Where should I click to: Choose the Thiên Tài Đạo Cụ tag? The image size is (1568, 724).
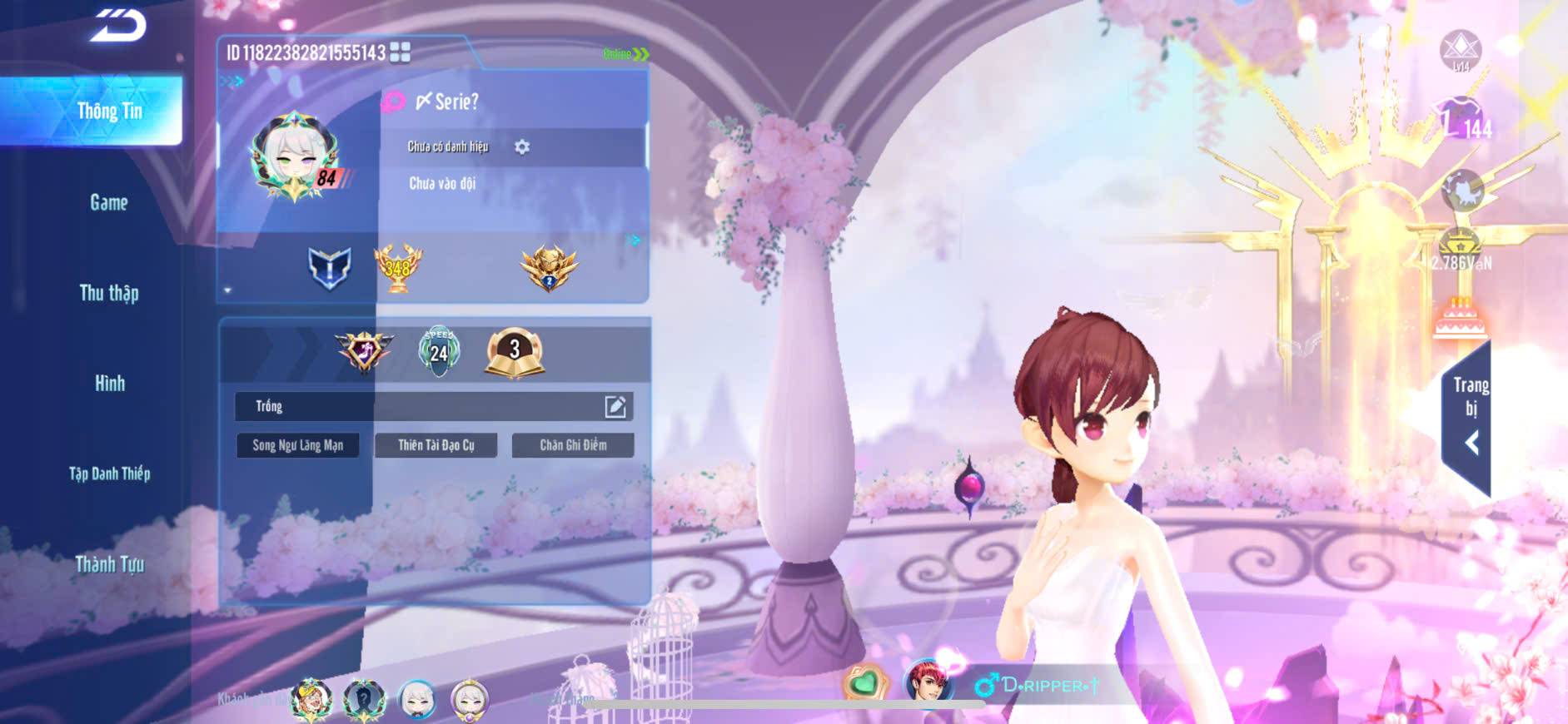pos(436,445)
